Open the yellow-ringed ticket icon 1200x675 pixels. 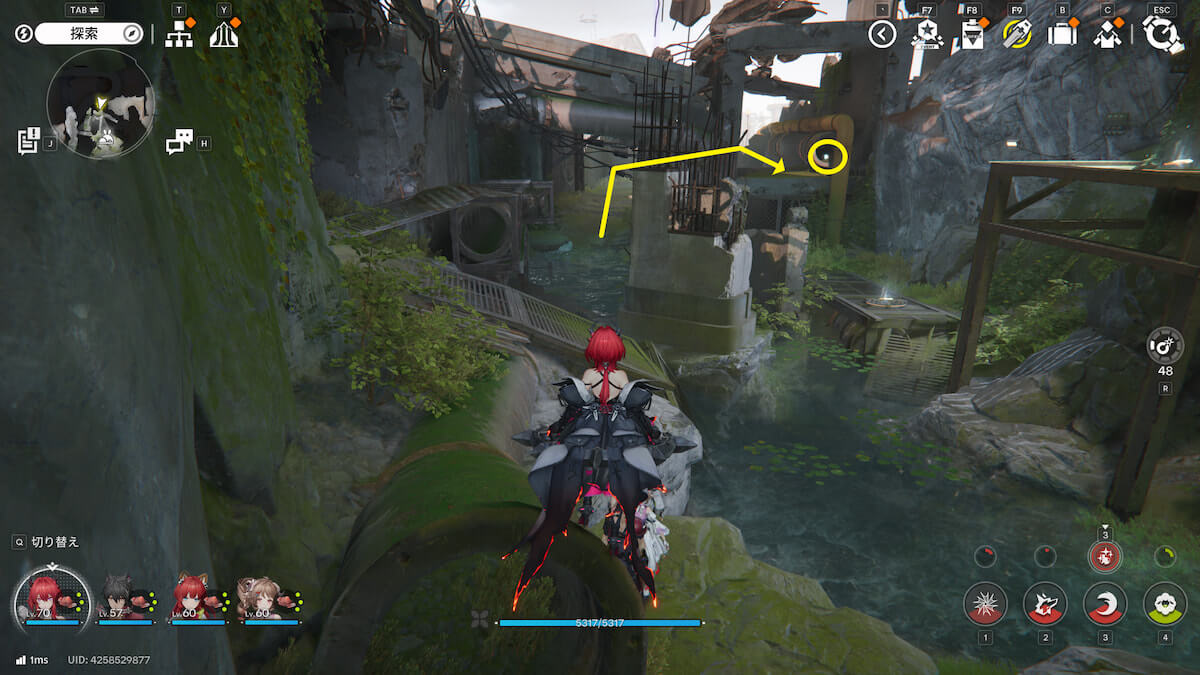point(1017,35)
